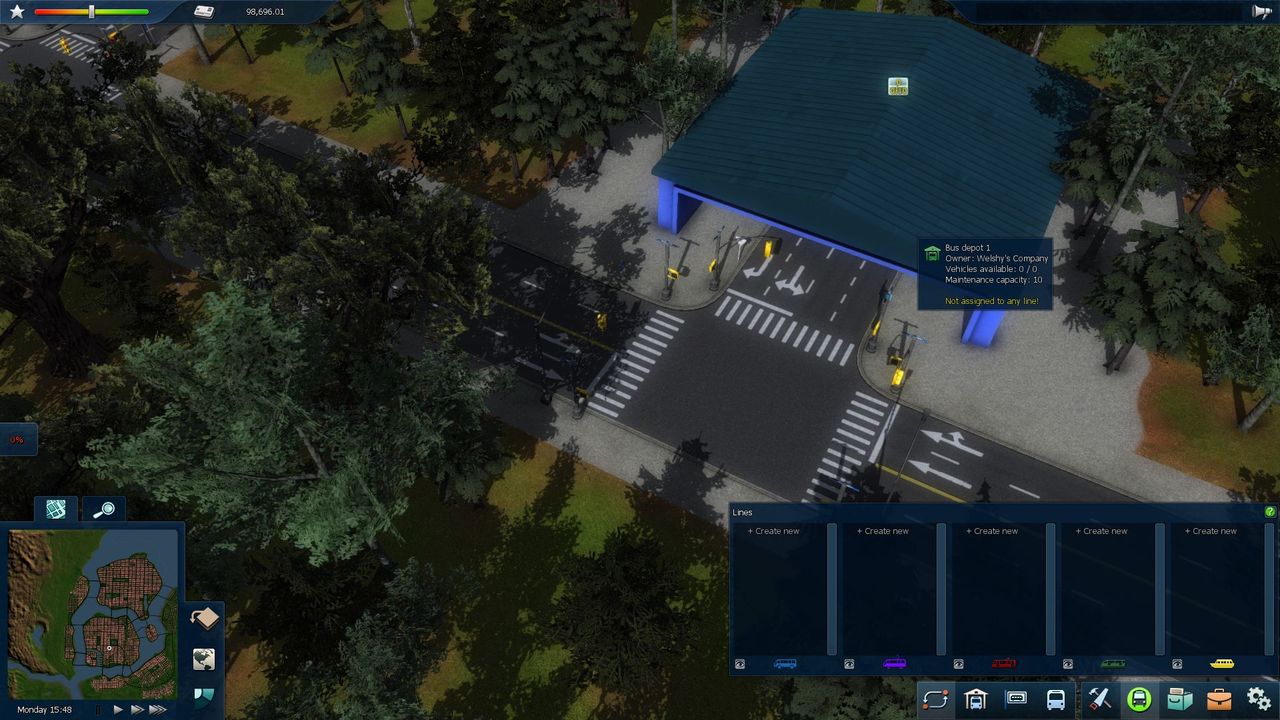Click the city minimap
The height and width of the screenshot is (720, 1280).
tap(93, 613)
